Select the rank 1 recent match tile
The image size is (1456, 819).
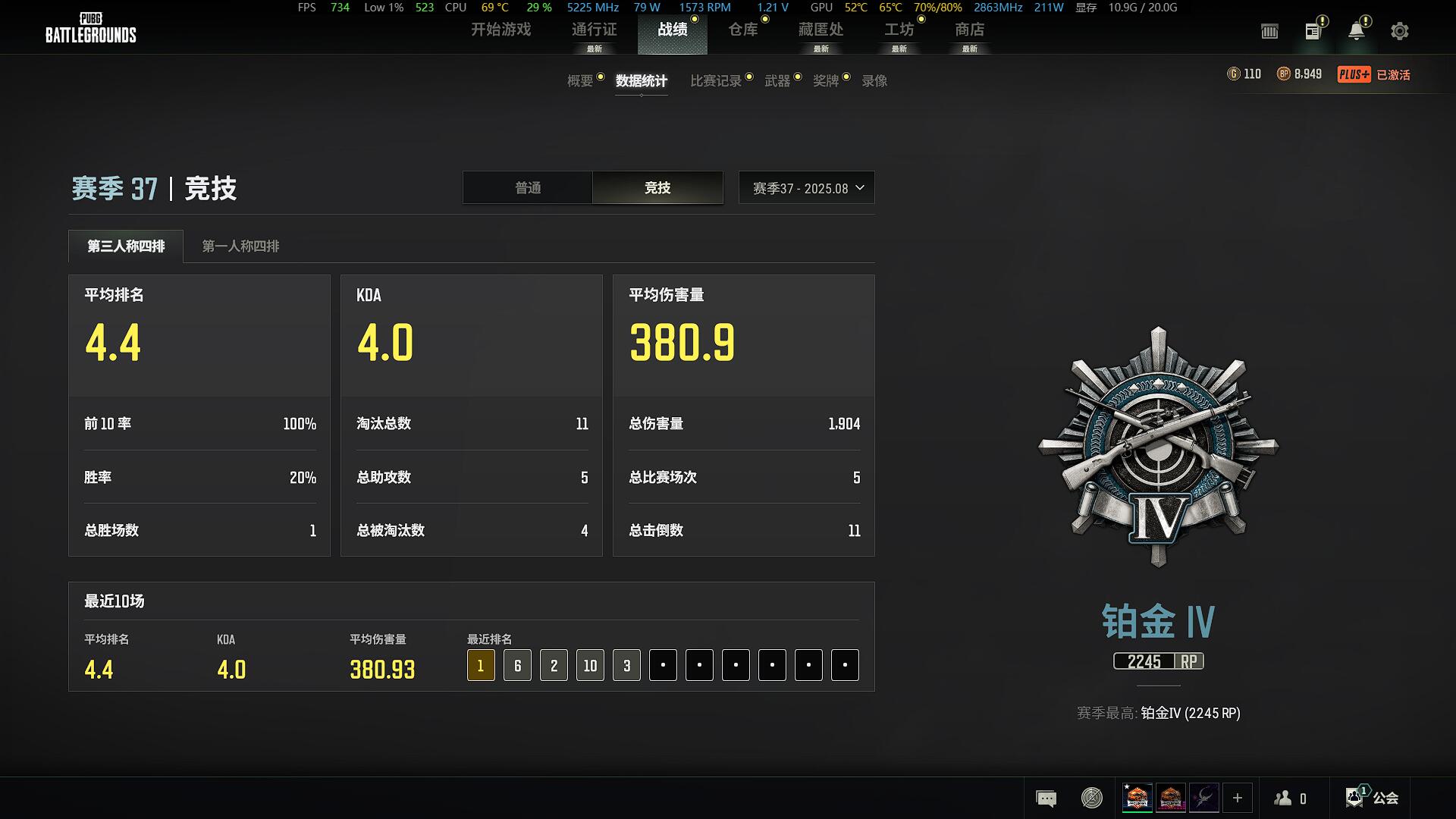point(481,666)
